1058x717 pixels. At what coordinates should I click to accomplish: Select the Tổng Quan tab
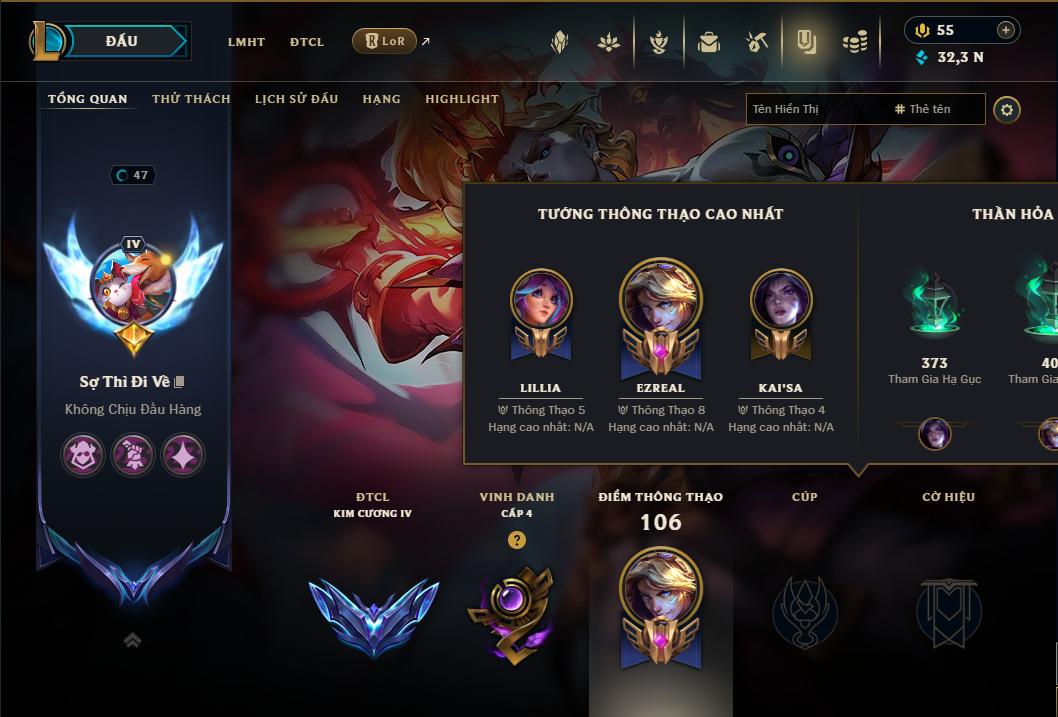pos(88,99)
